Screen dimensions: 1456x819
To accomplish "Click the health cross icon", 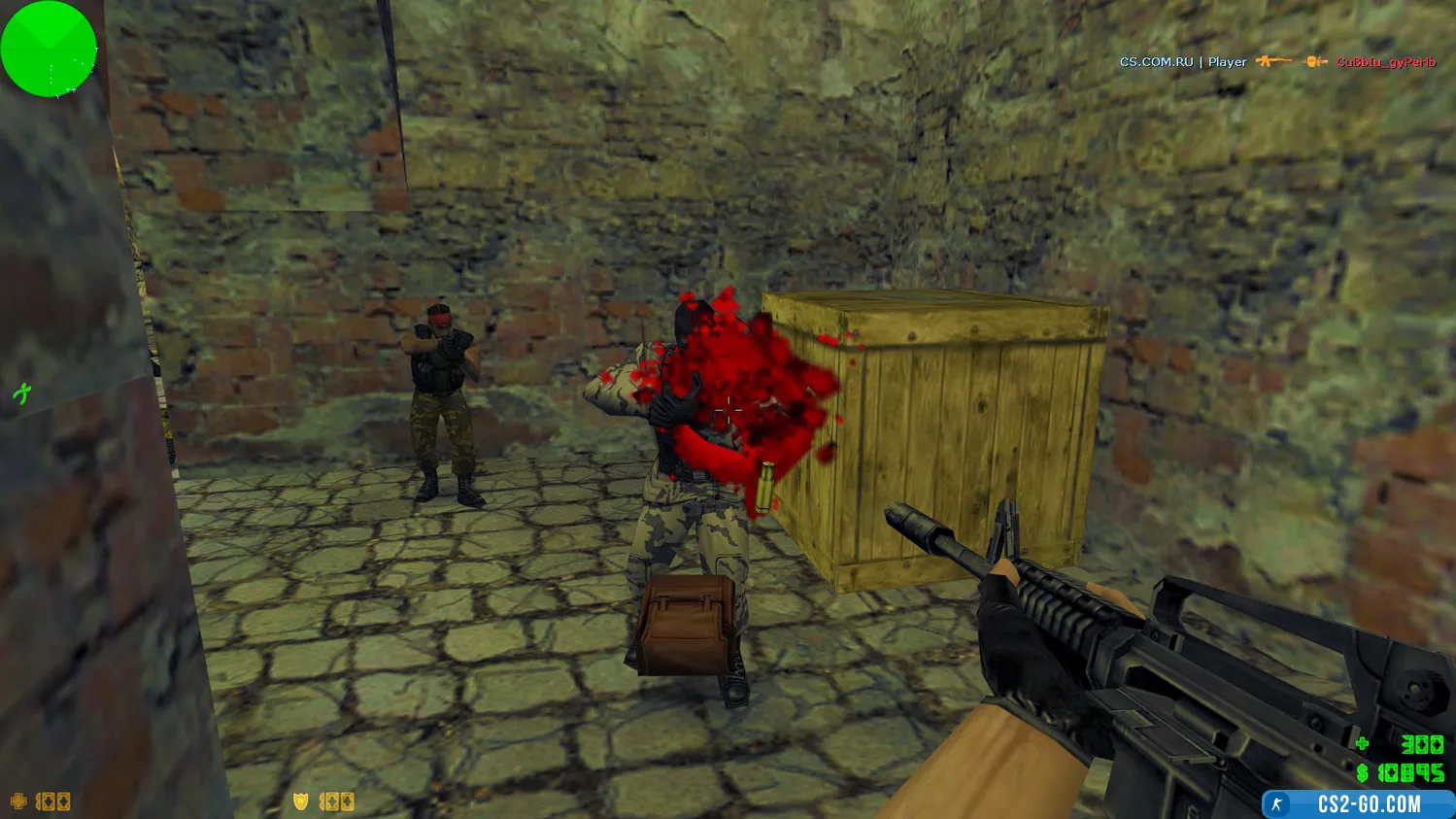I will (17, 802).
